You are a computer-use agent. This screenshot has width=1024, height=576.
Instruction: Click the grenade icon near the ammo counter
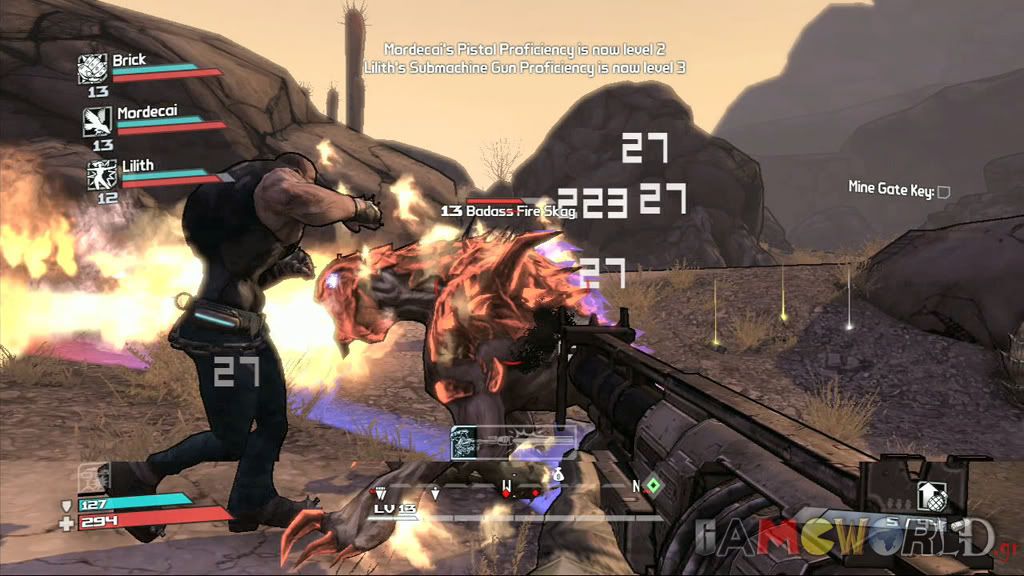pos(929,495)
